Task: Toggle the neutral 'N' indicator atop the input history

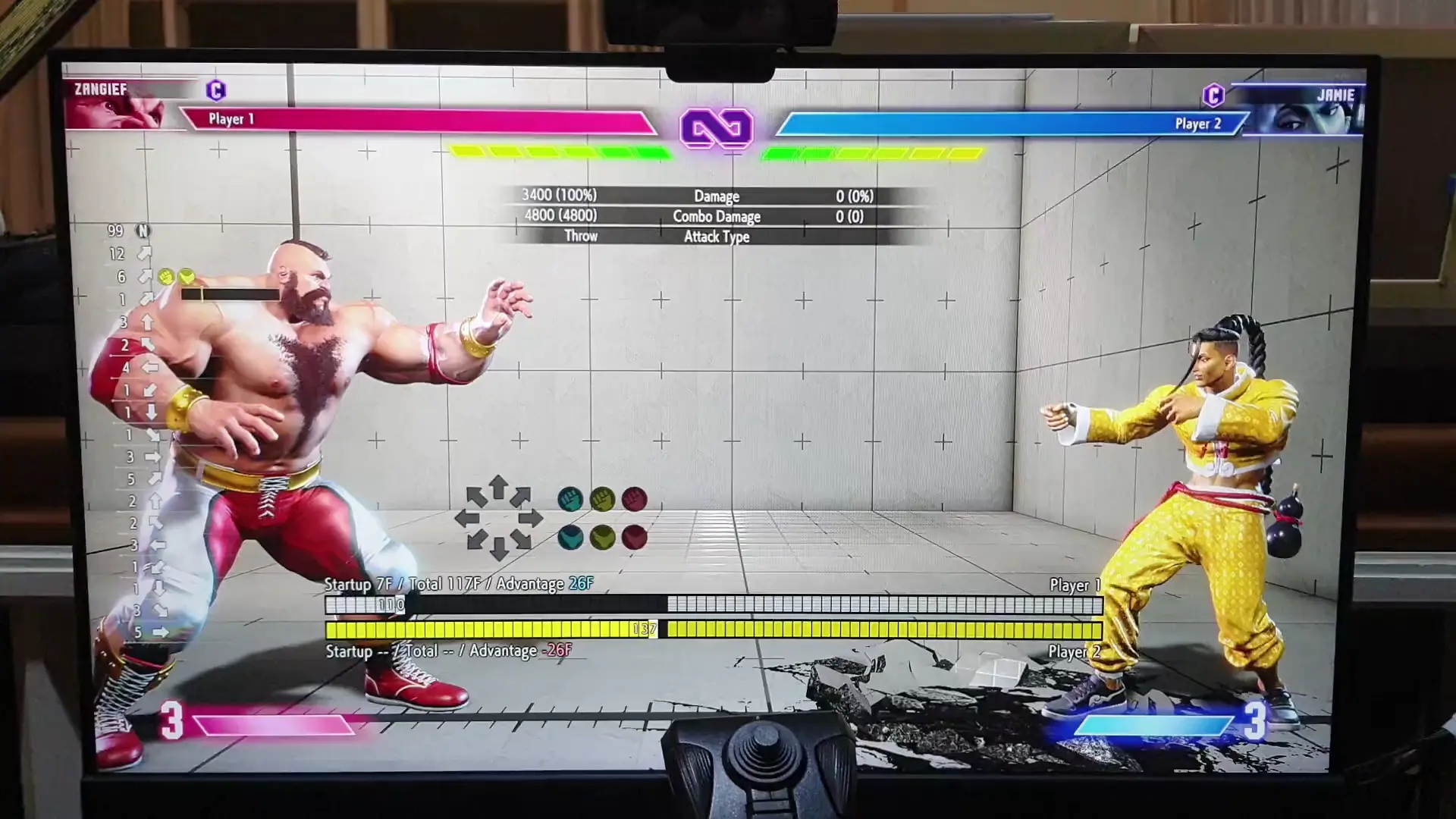Action: click(x=144, y=231)
